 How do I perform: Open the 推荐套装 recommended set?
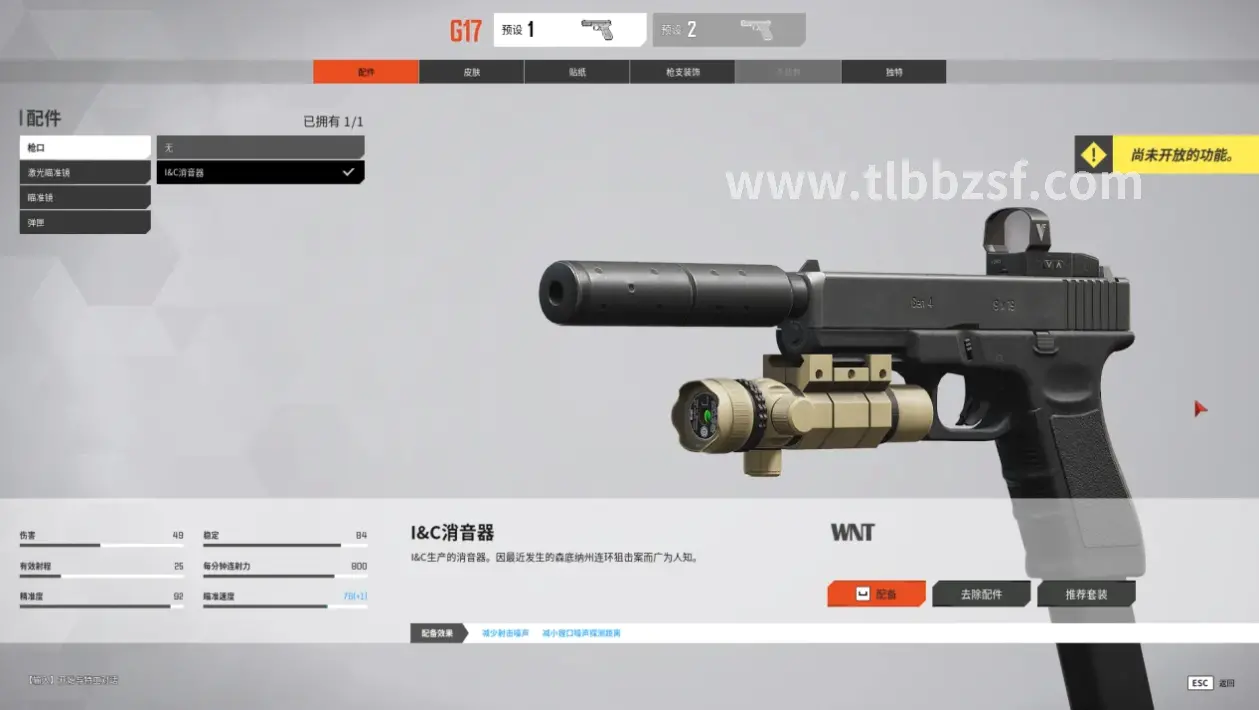click(1086, 594)
